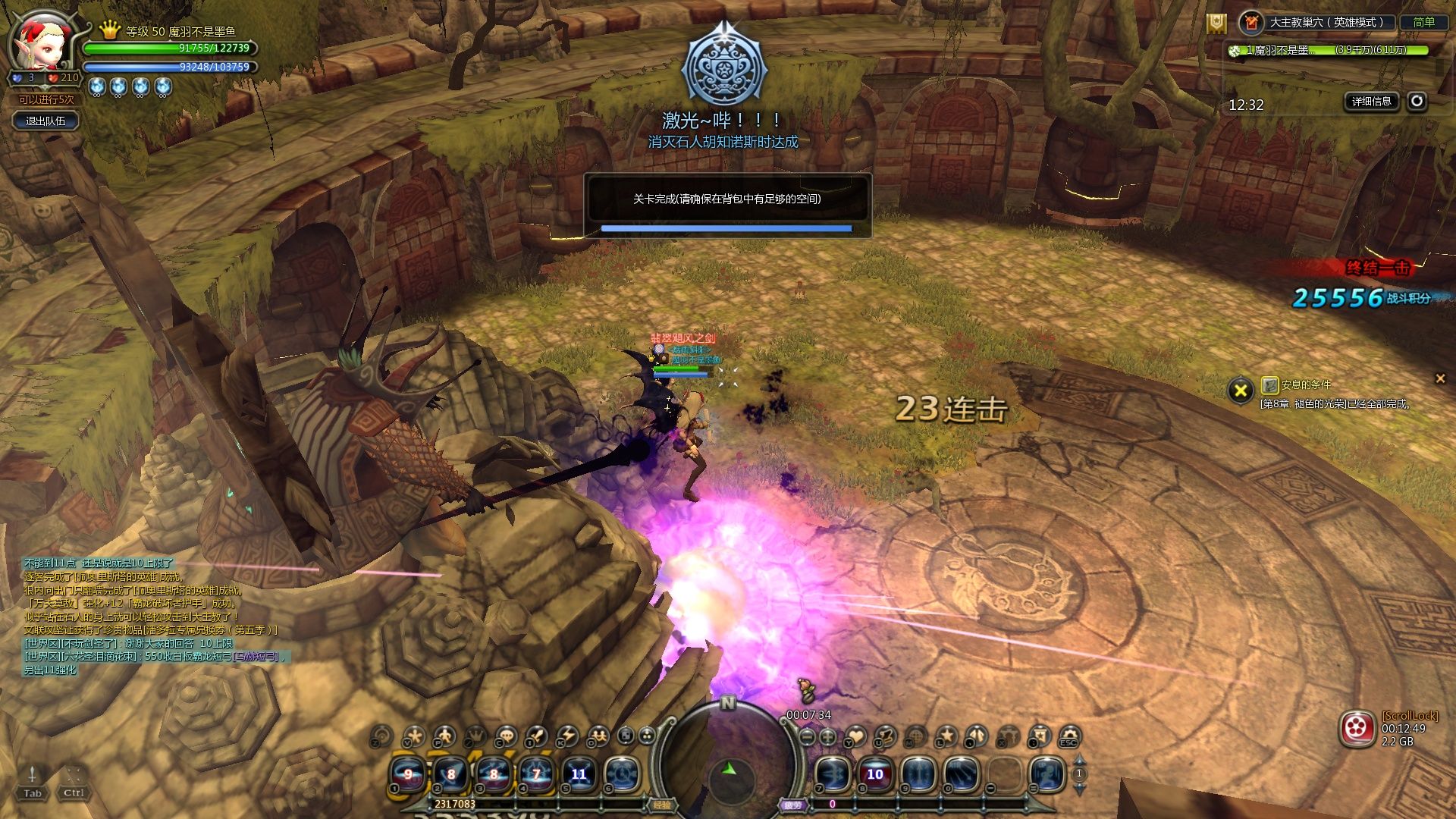The width and height of the screenshot is (1456, 819).
Task: Open the two-figures community menu icon
Action: (598, 736)
